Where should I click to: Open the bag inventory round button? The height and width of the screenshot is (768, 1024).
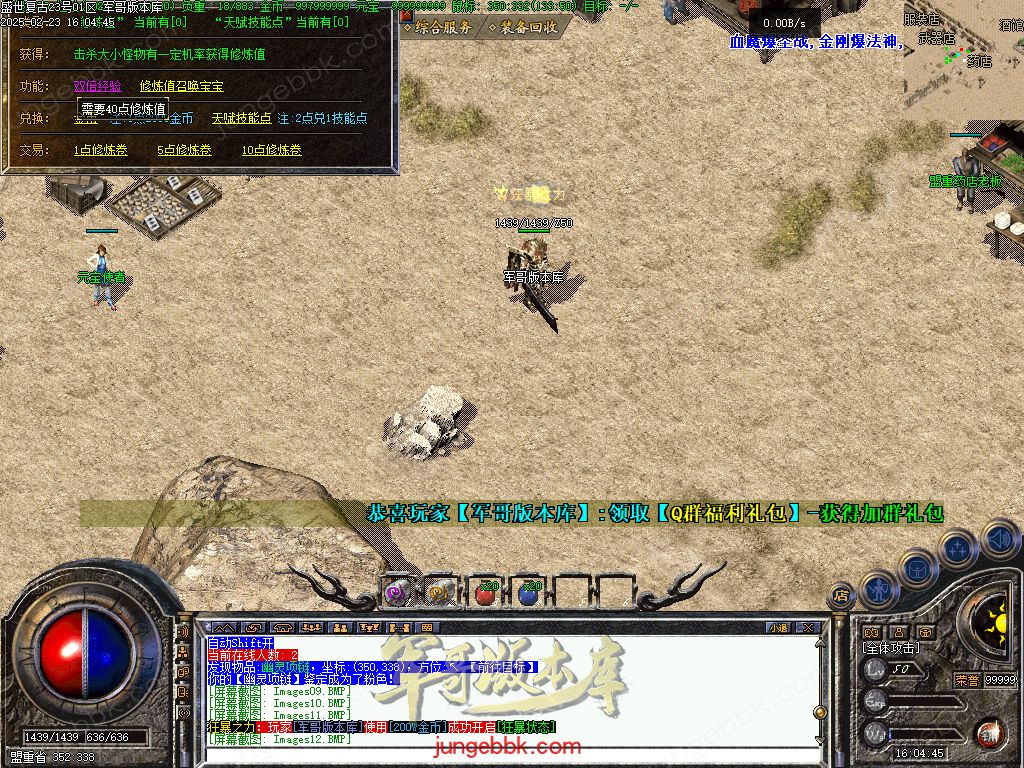pyautogui.click(x=917, y=568)
